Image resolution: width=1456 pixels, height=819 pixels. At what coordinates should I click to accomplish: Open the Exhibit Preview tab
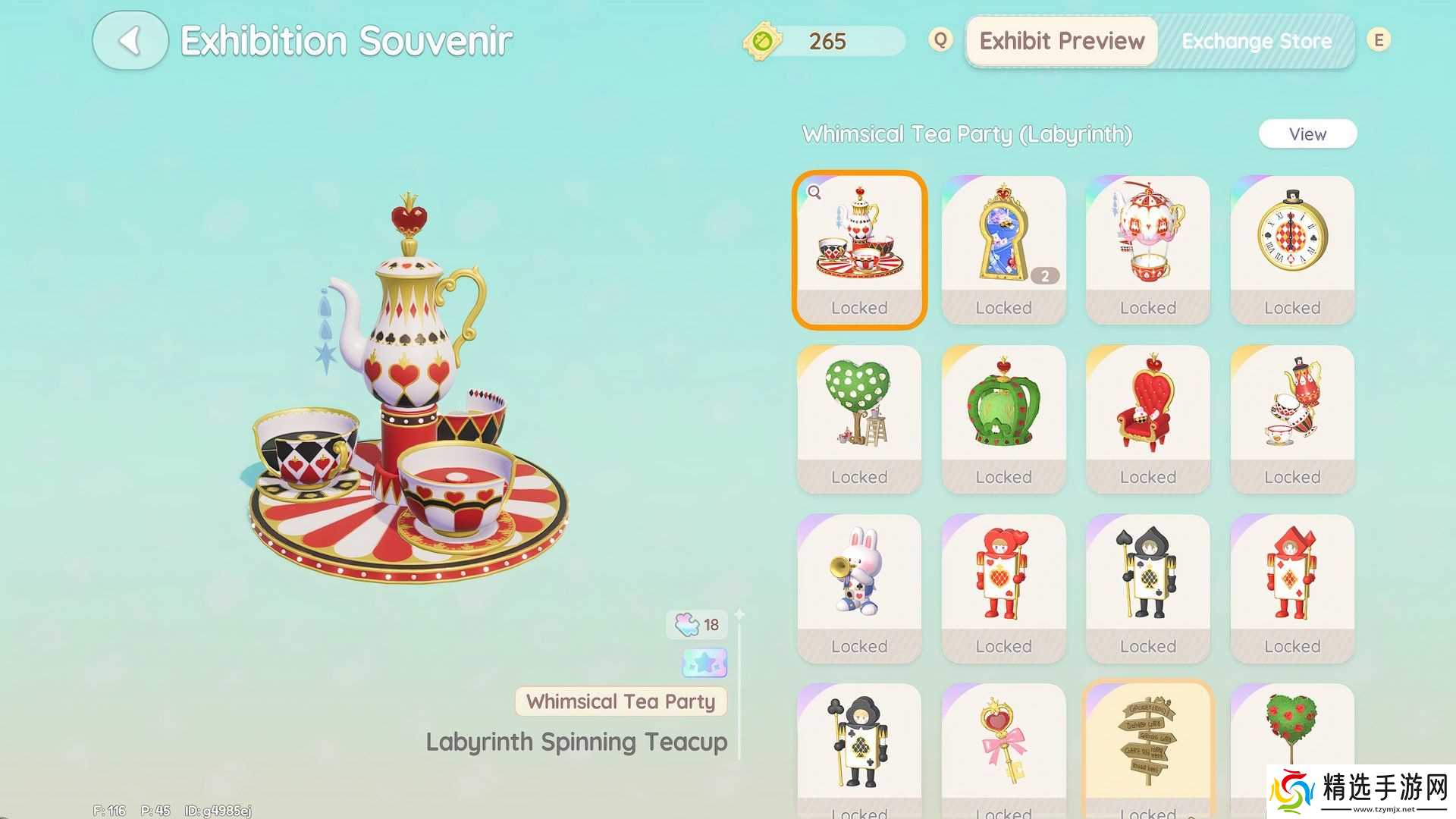pyautogui.click(x=1062, y=41)
